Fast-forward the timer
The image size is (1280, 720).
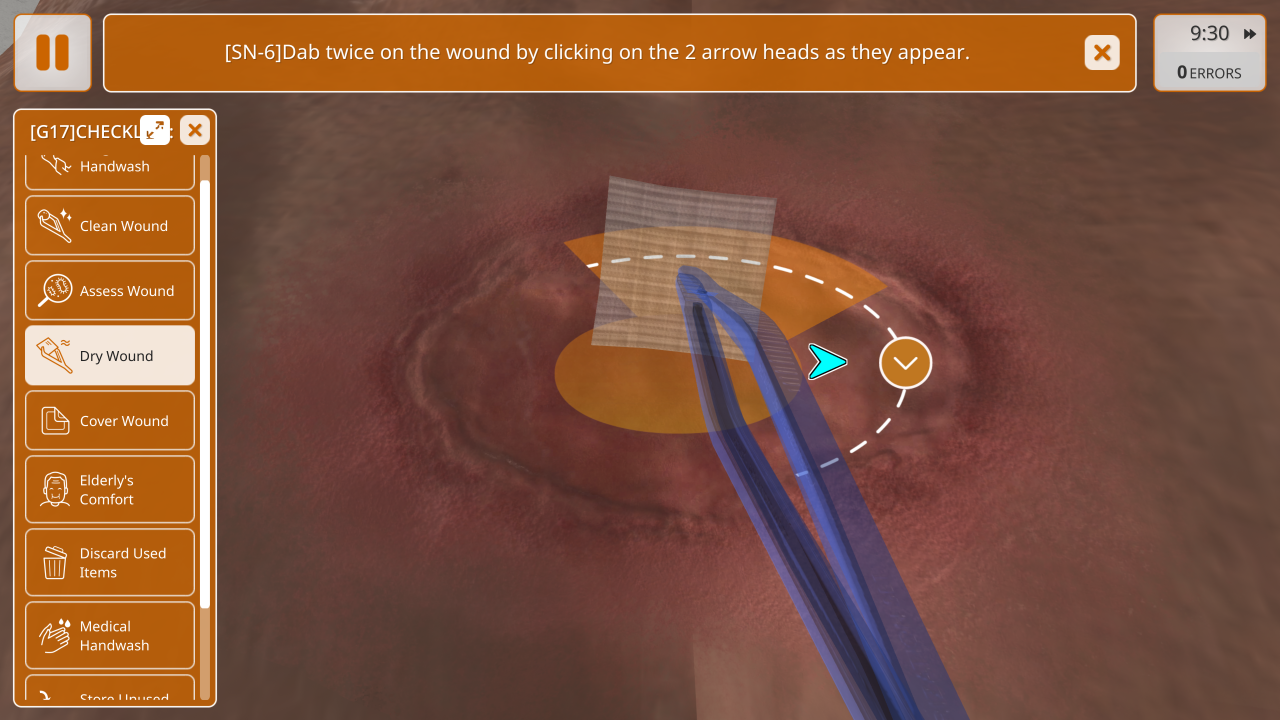click(1250, 34)
